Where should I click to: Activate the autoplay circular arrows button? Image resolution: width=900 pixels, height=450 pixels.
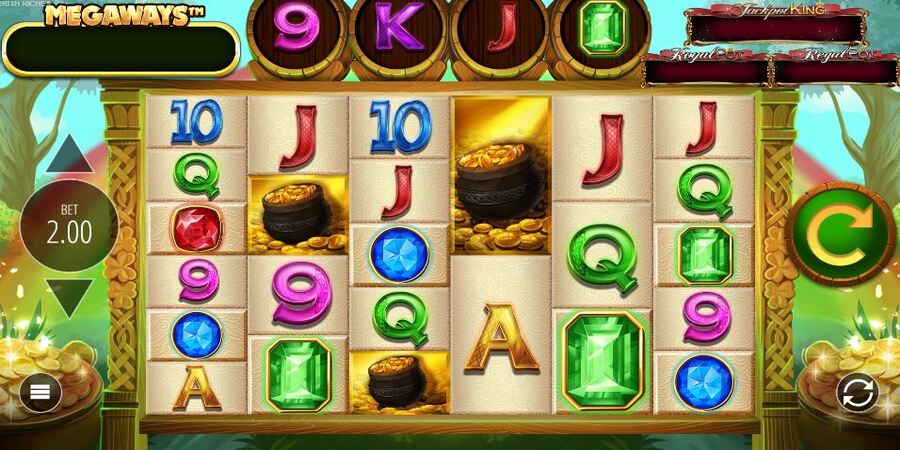click(x=857, y=392)
